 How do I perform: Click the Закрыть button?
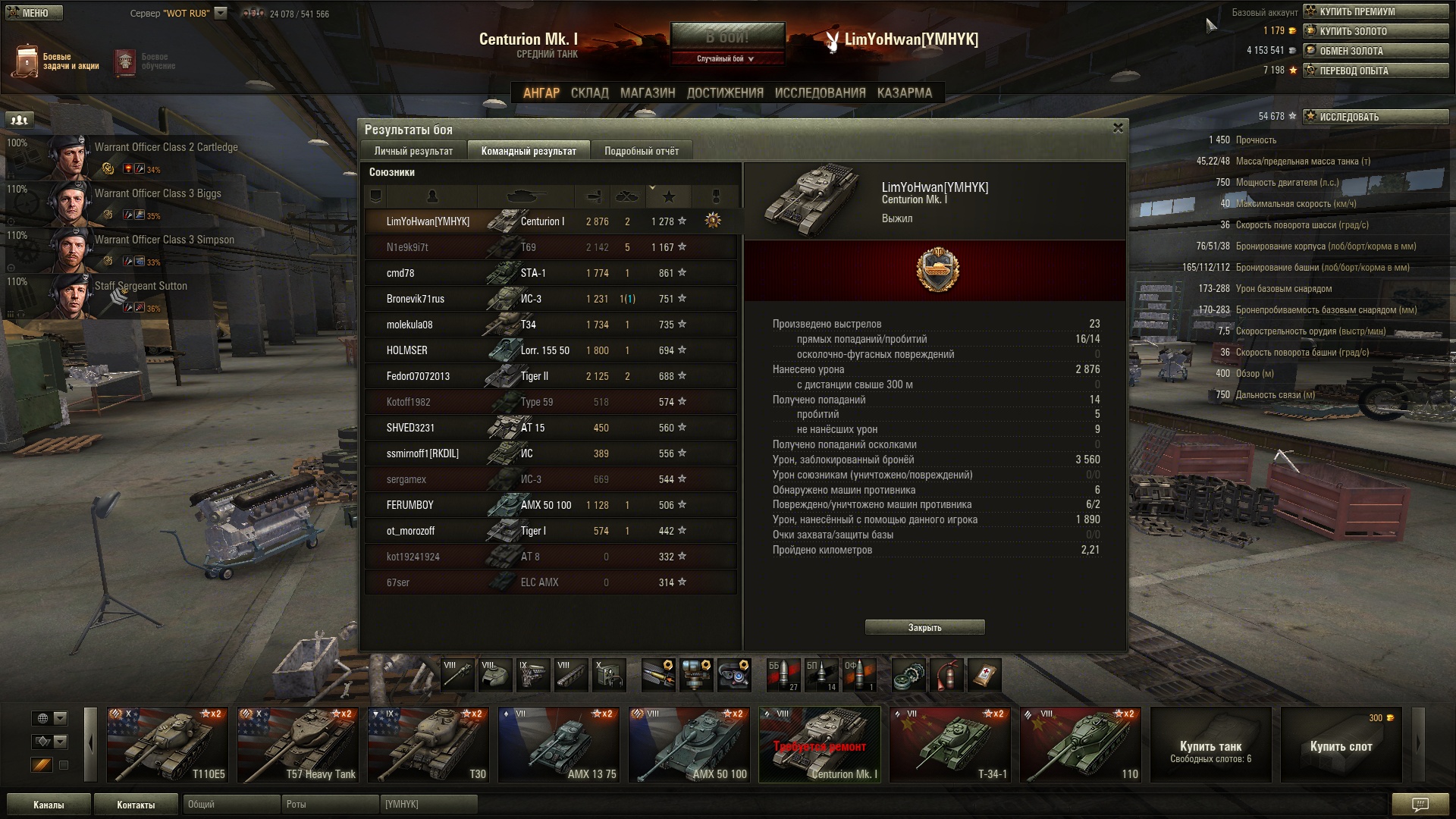924,627
